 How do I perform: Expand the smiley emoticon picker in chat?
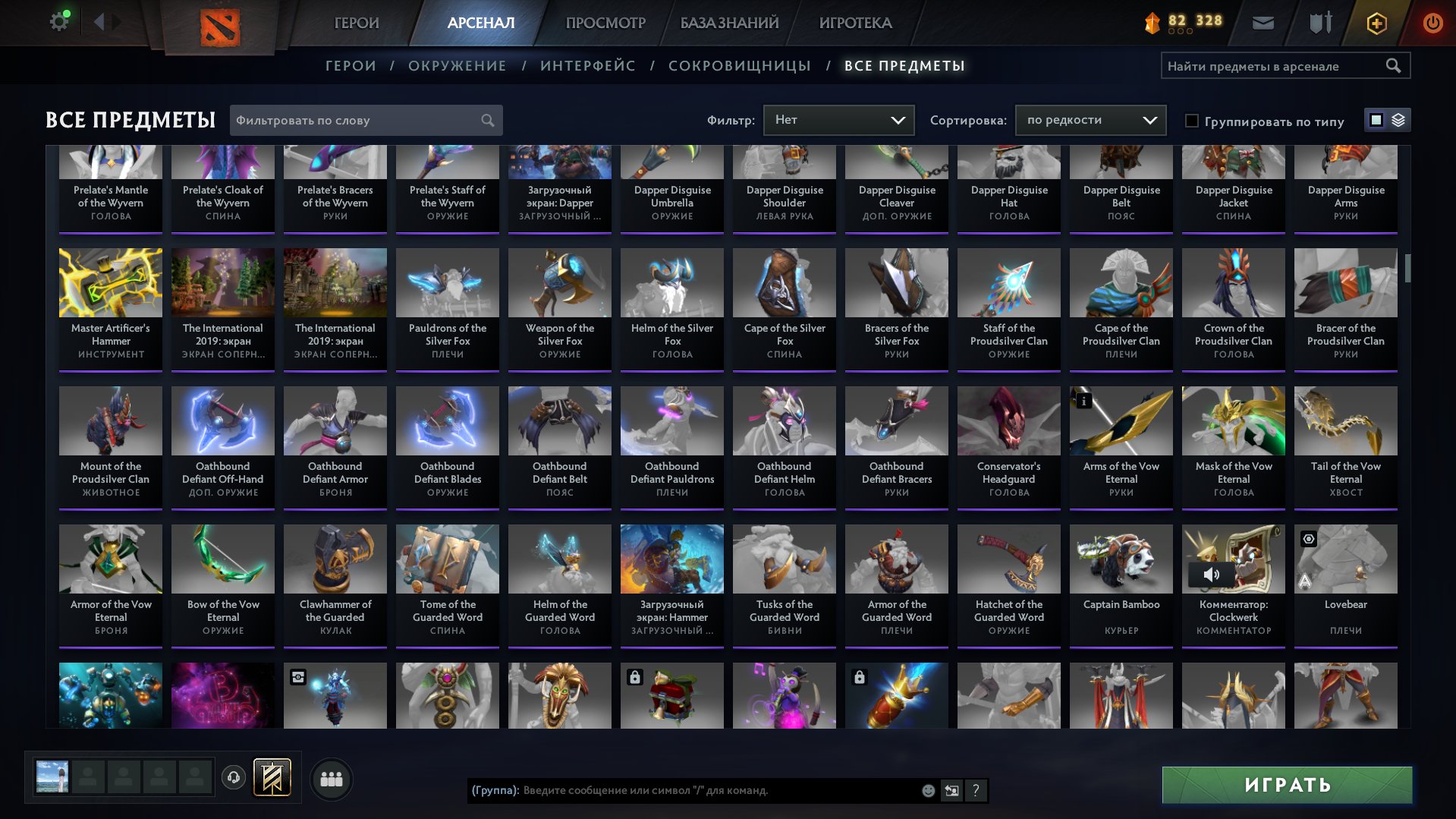point(927,791)
